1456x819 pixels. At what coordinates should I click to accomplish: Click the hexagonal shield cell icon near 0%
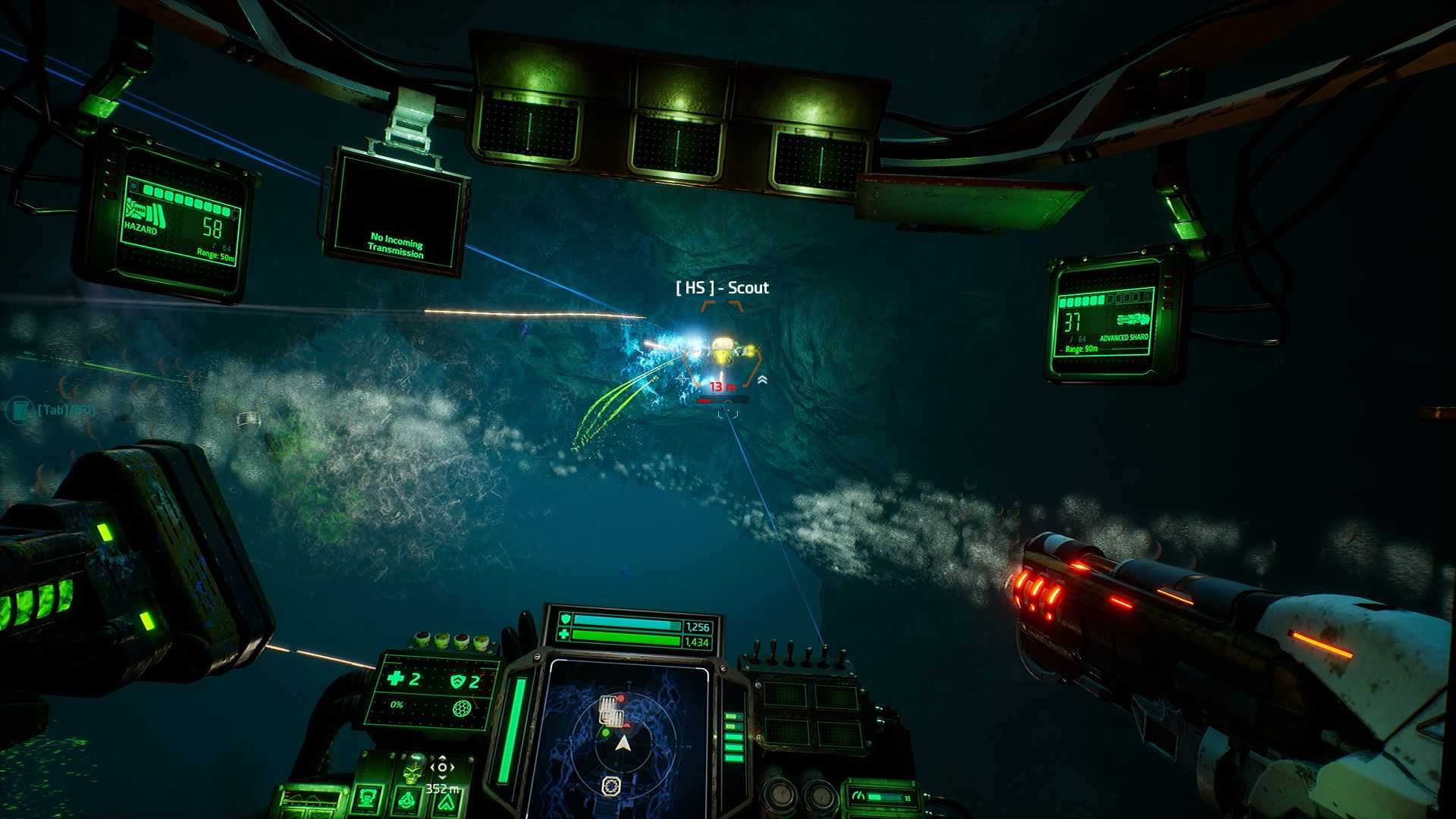461,710
